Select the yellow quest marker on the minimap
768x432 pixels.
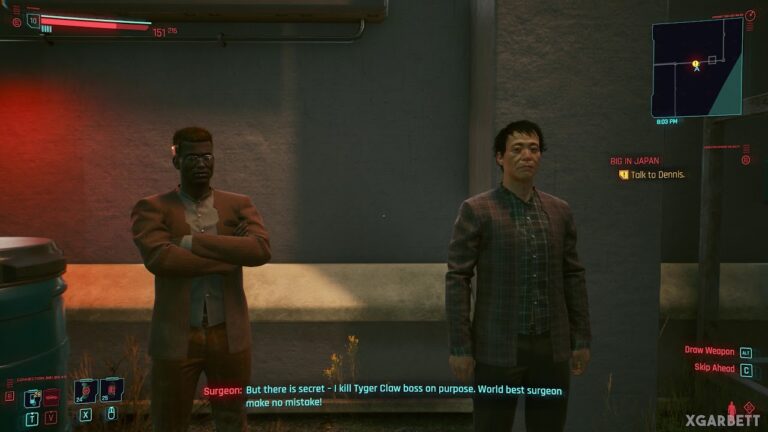[695, 64]
